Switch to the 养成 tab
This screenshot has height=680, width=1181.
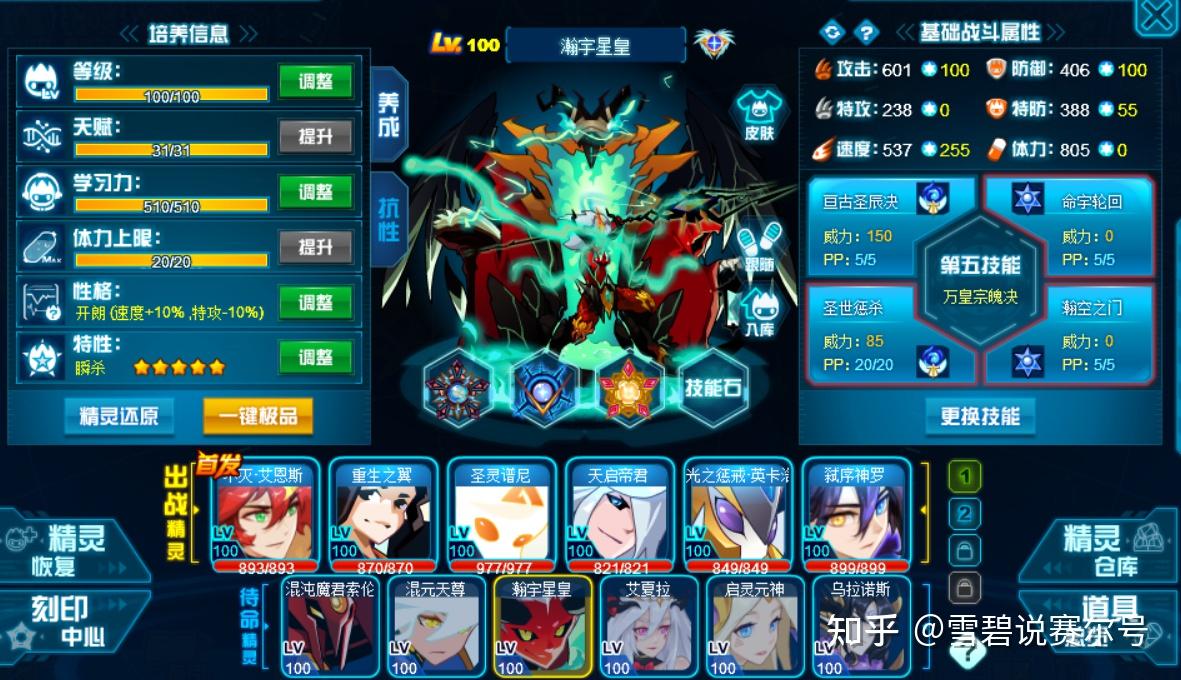click(x=388, y=116)
